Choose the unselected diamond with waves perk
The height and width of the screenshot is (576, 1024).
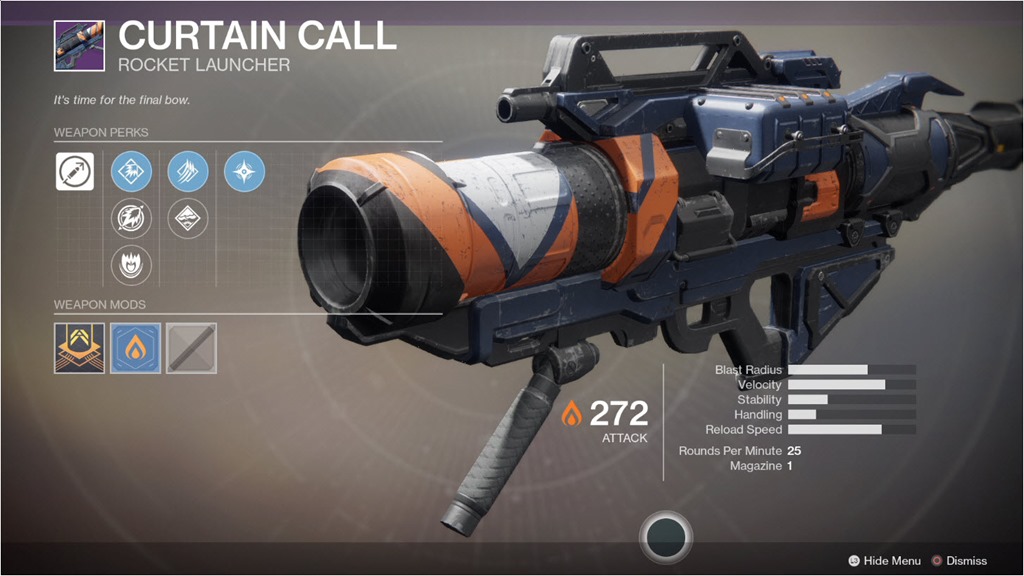(188, 219)
